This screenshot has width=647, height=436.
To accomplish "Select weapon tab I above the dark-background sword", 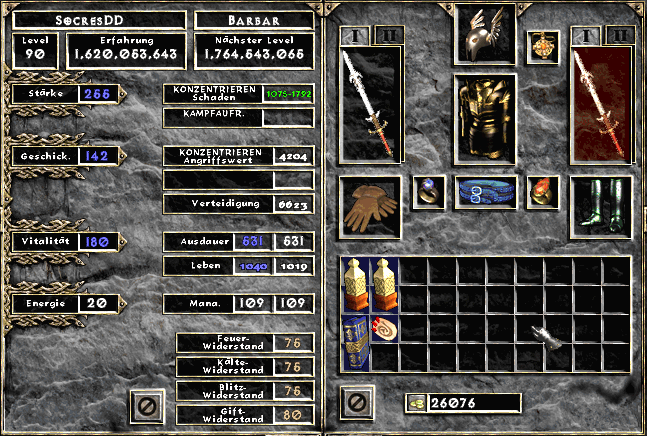I will (x=356, y=35).
